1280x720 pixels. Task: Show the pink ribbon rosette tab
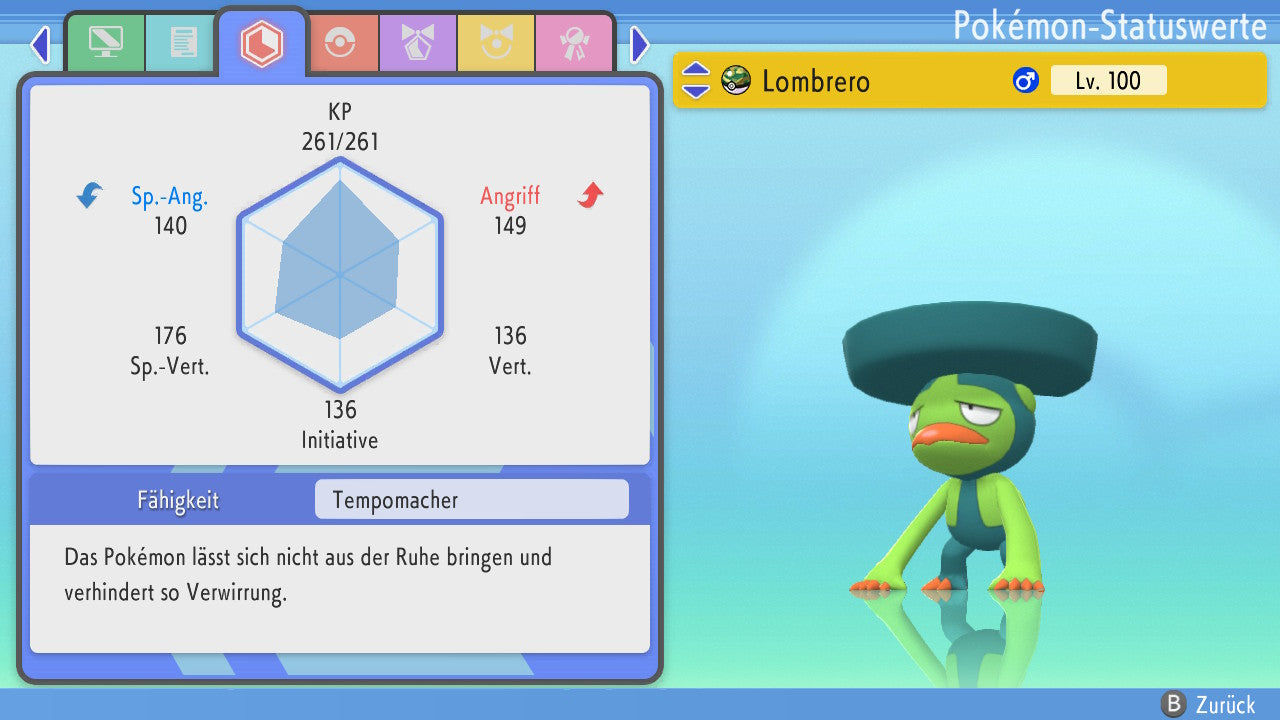coord(574,44)
